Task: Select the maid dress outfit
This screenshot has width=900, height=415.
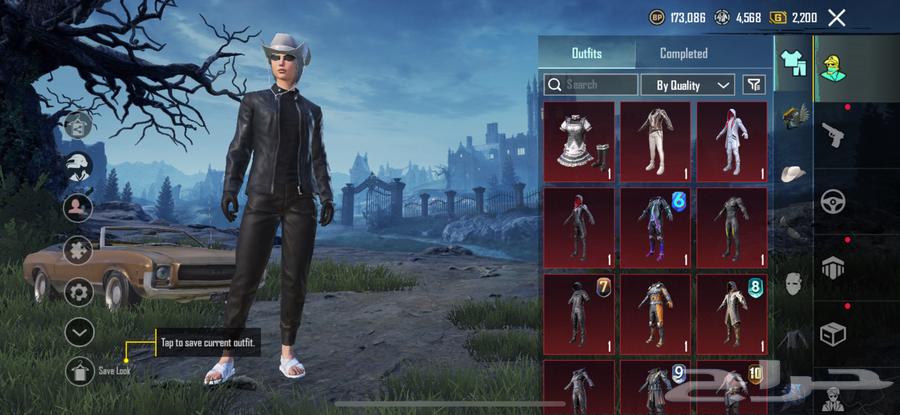Action: click(579, 140)
